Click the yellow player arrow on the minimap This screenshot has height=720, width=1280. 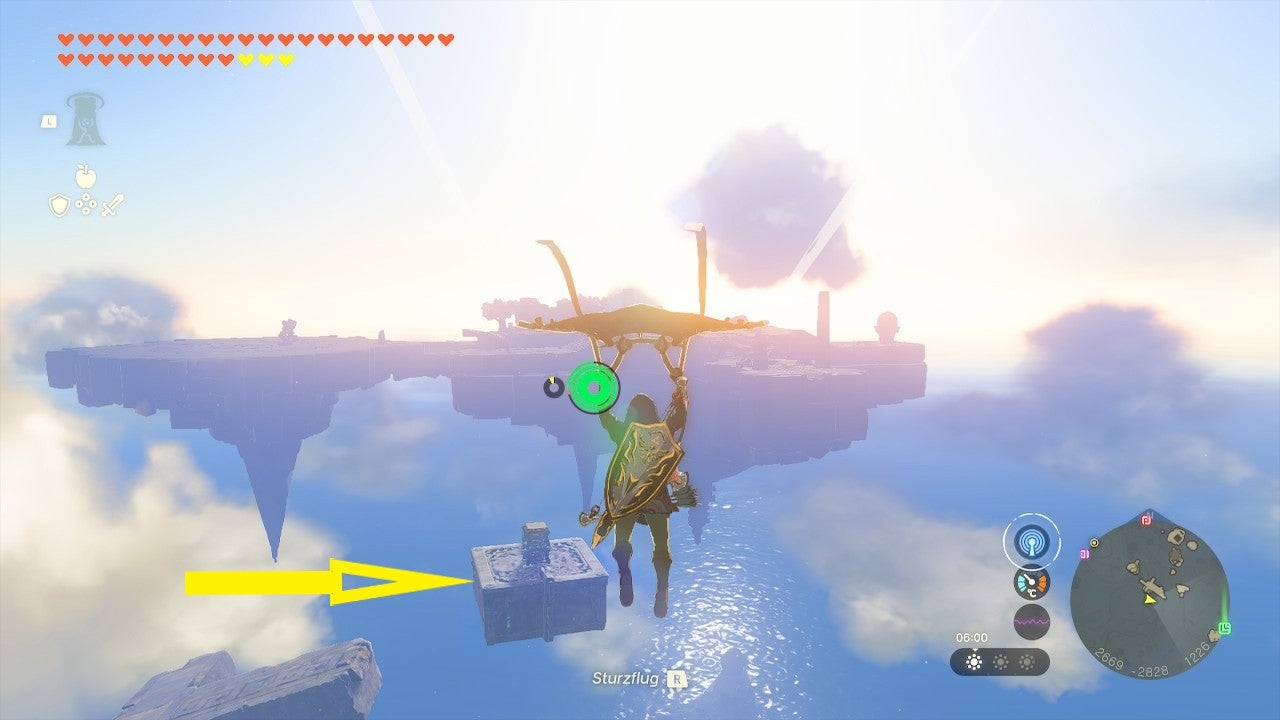coord(1148,600)
